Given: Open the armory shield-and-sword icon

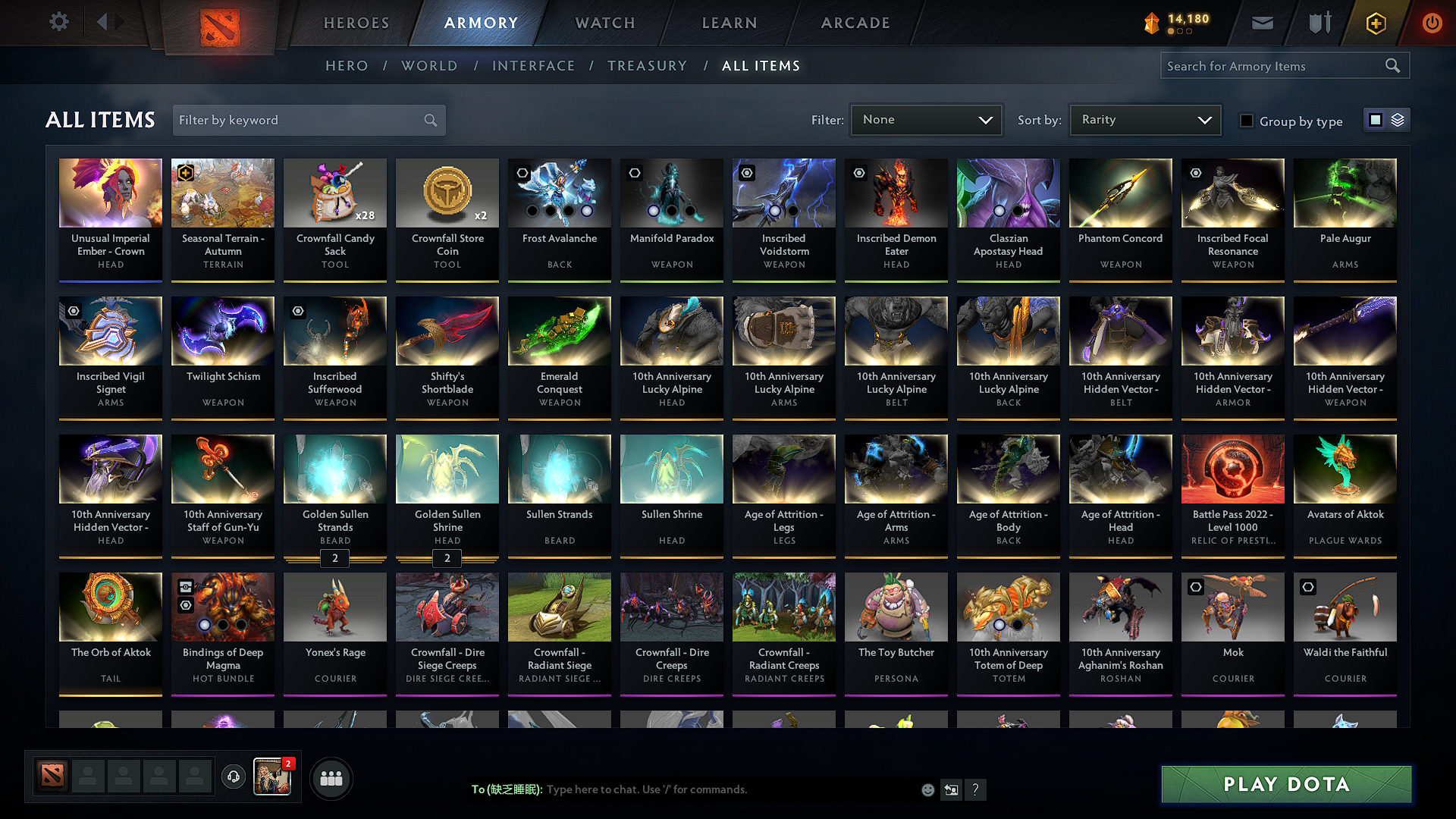Looking at the screenshot, I should point(1319,23).
